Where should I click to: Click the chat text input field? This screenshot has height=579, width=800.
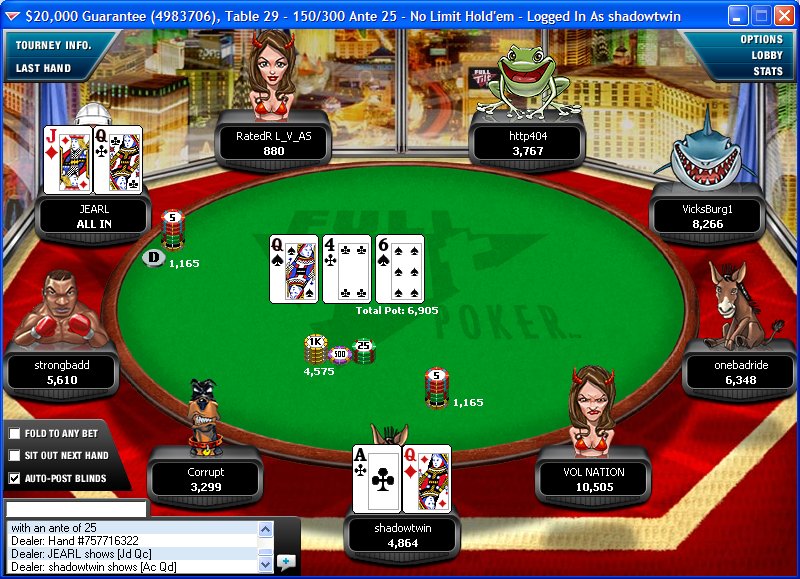75,509
